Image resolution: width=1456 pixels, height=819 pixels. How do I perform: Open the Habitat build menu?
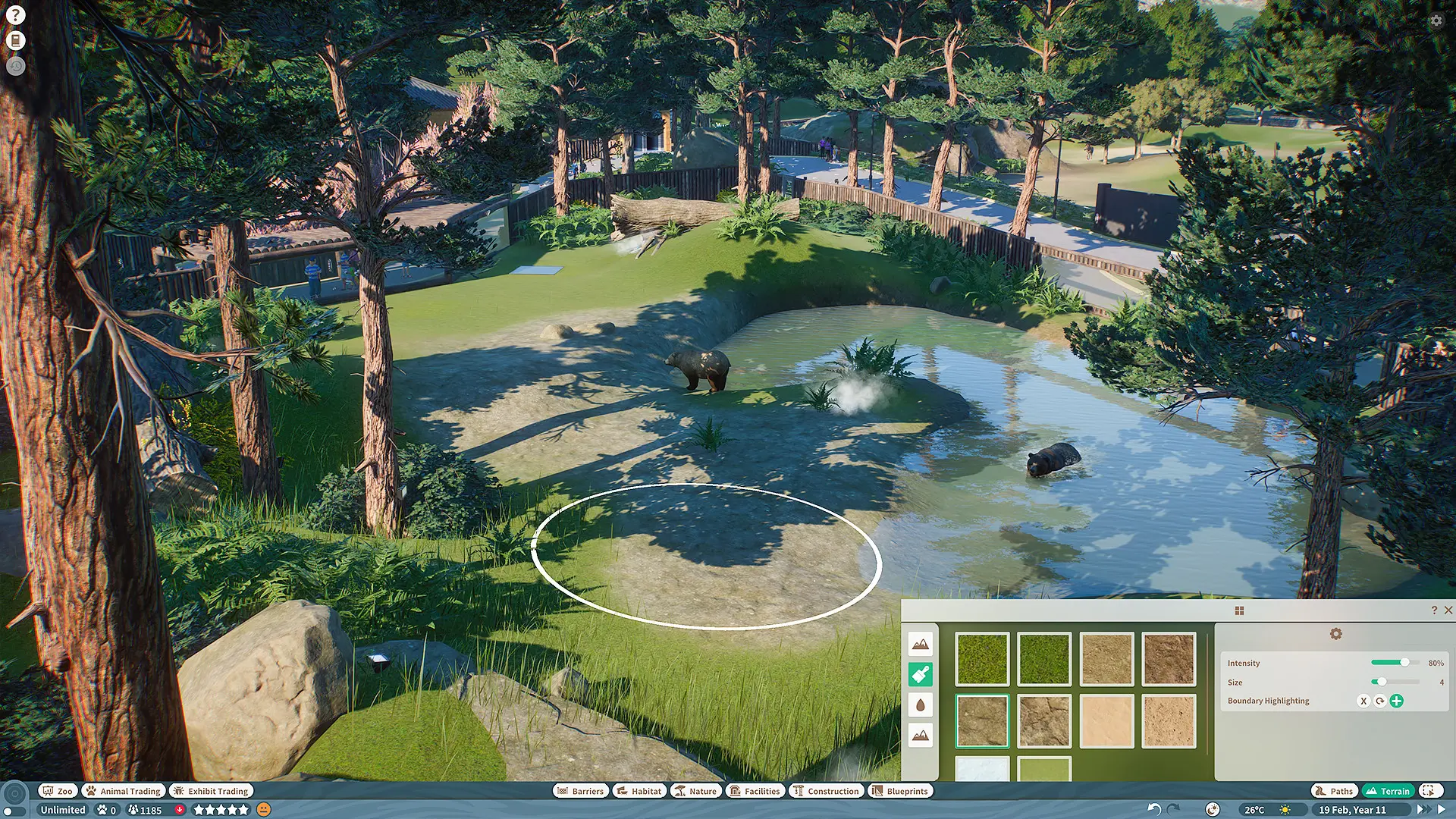[639, 791]
